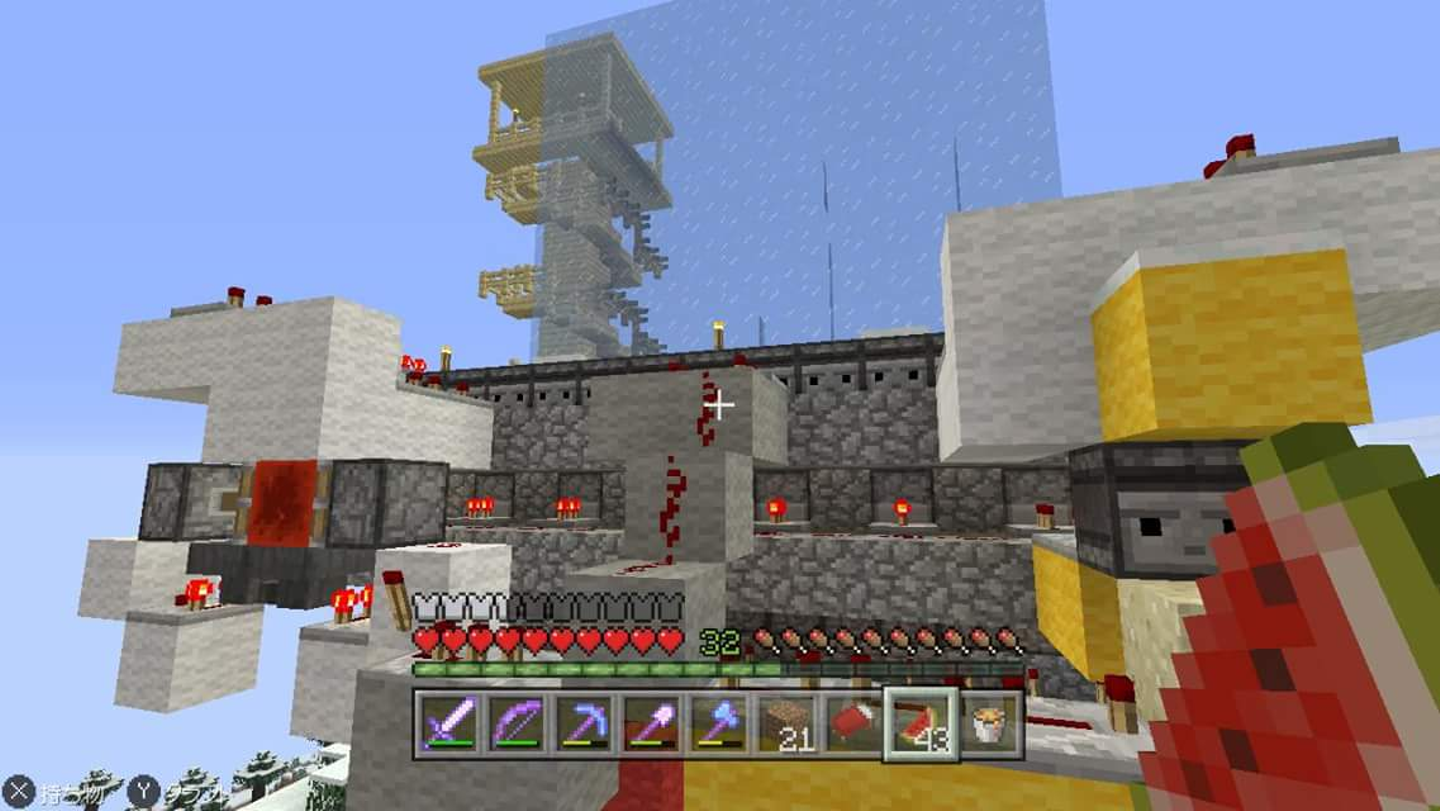Select the enchanted bow slot

click(514, 722)
